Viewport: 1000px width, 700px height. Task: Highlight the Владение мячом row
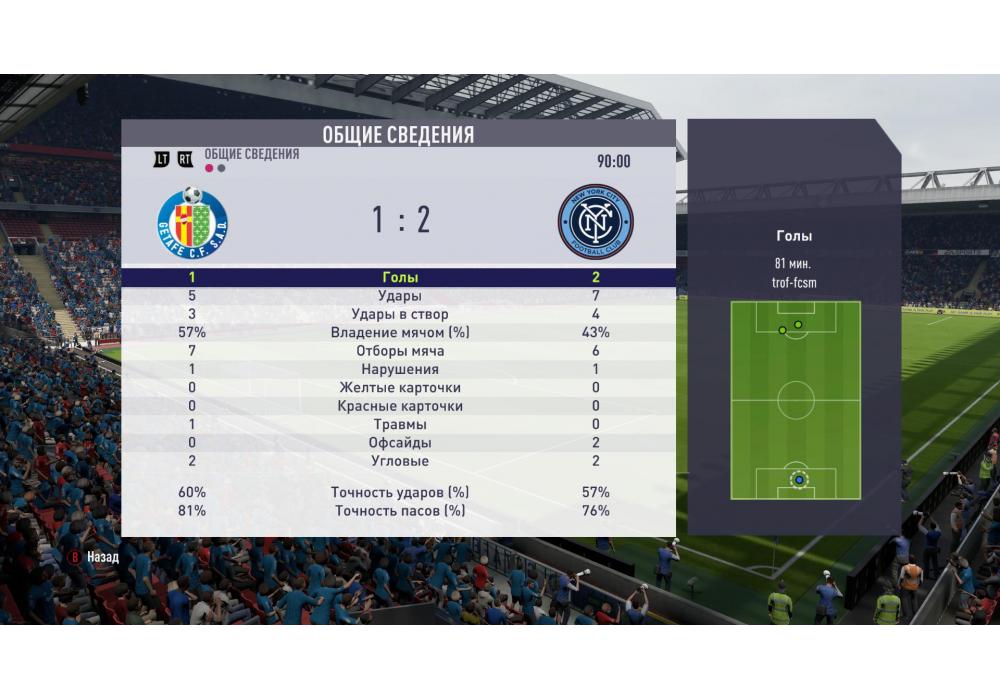pos(400,332)
